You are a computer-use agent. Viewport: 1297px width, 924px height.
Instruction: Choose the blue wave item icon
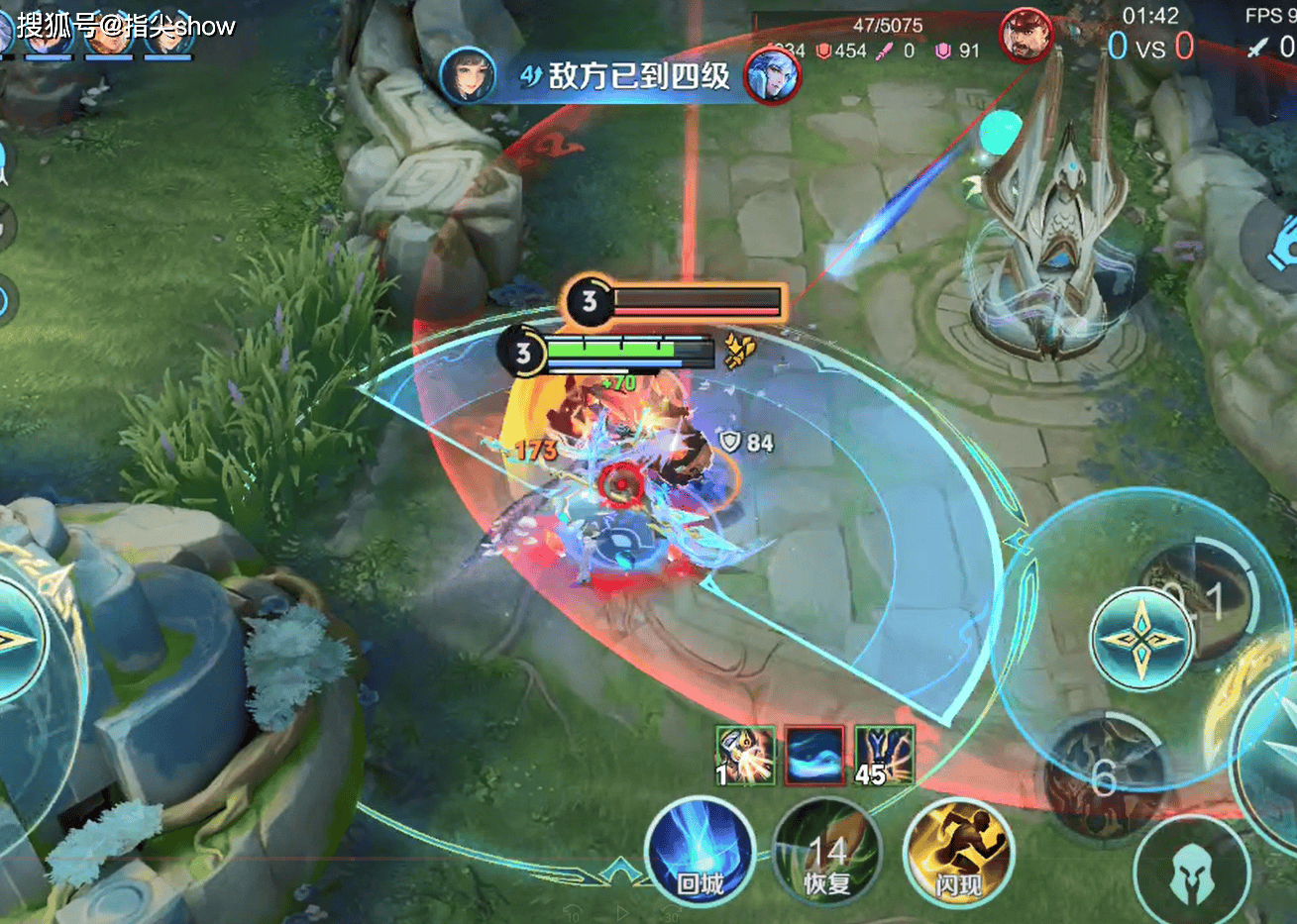[x=814, y=756]
